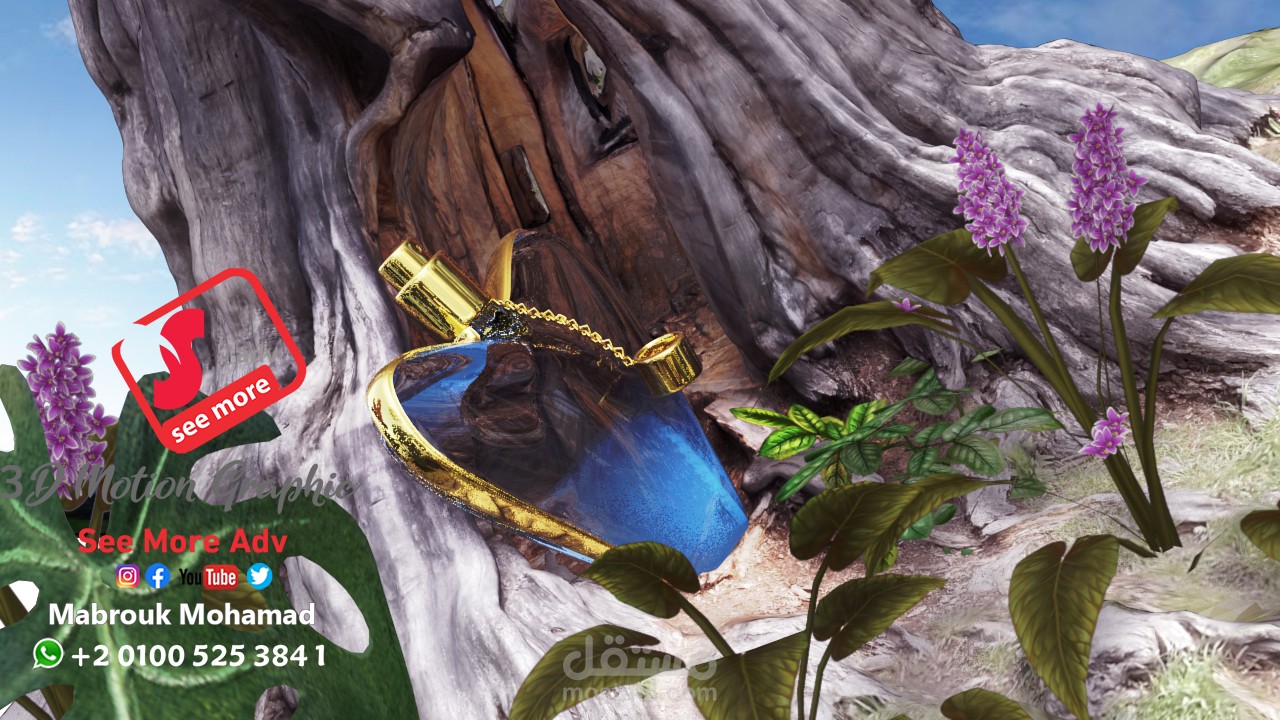Click the Twitter bird icon
This screenshot has width=1280, height=720.
[260, 575]
